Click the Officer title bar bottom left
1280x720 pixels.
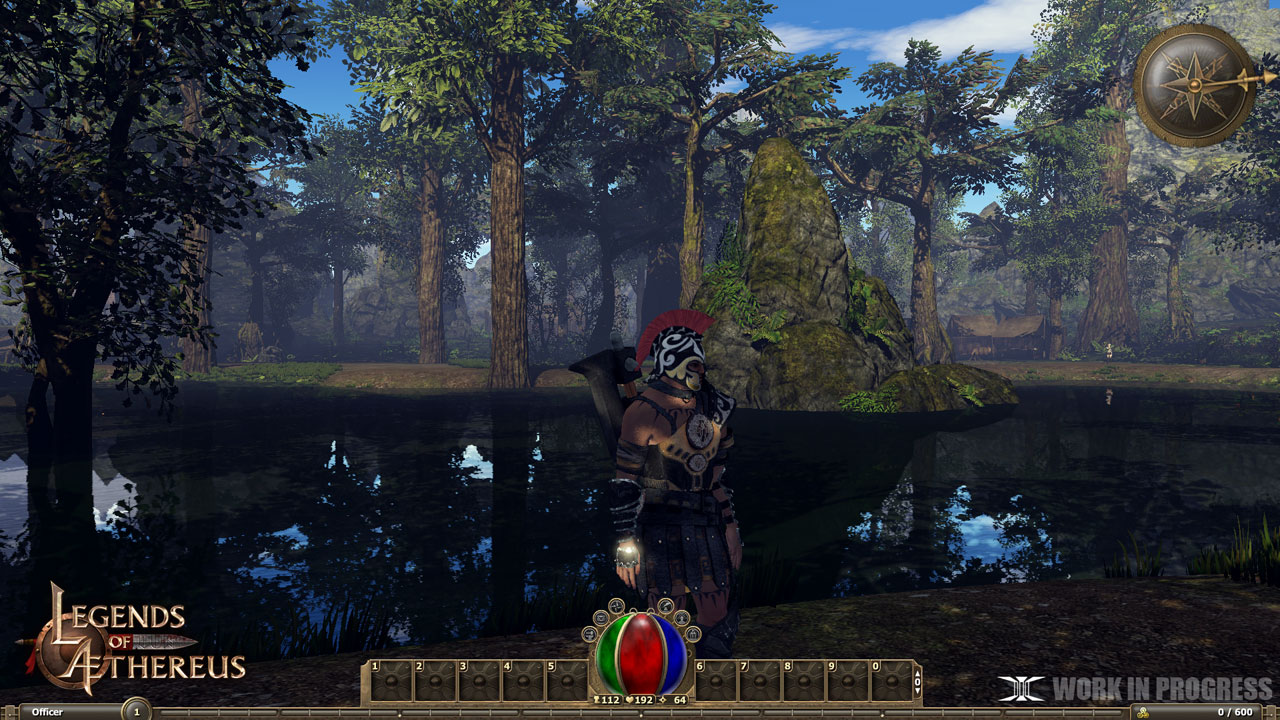[47, 711]
